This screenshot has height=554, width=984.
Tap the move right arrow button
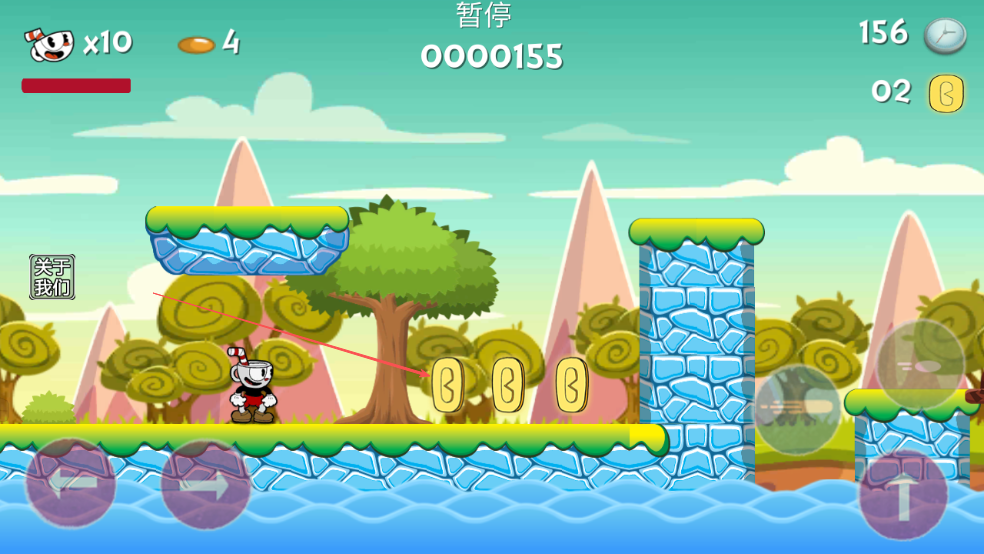[x=205, y=486]
